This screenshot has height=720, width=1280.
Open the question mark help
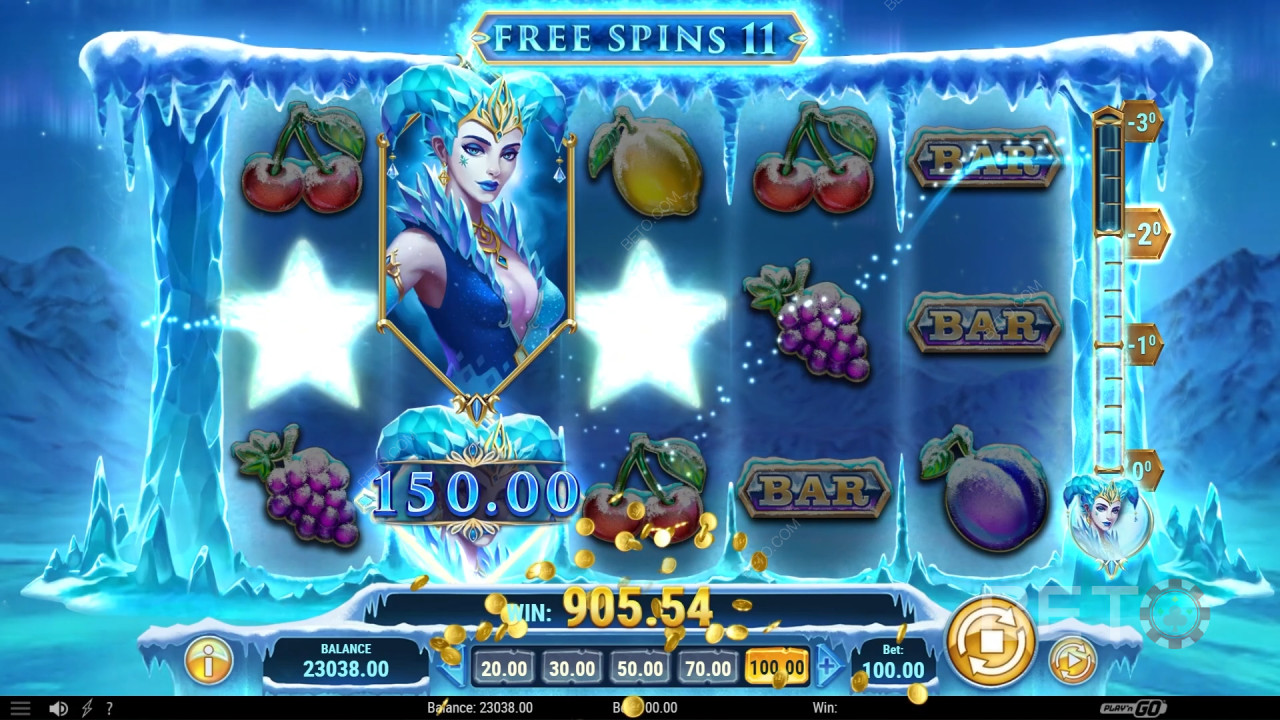[109, 708]
